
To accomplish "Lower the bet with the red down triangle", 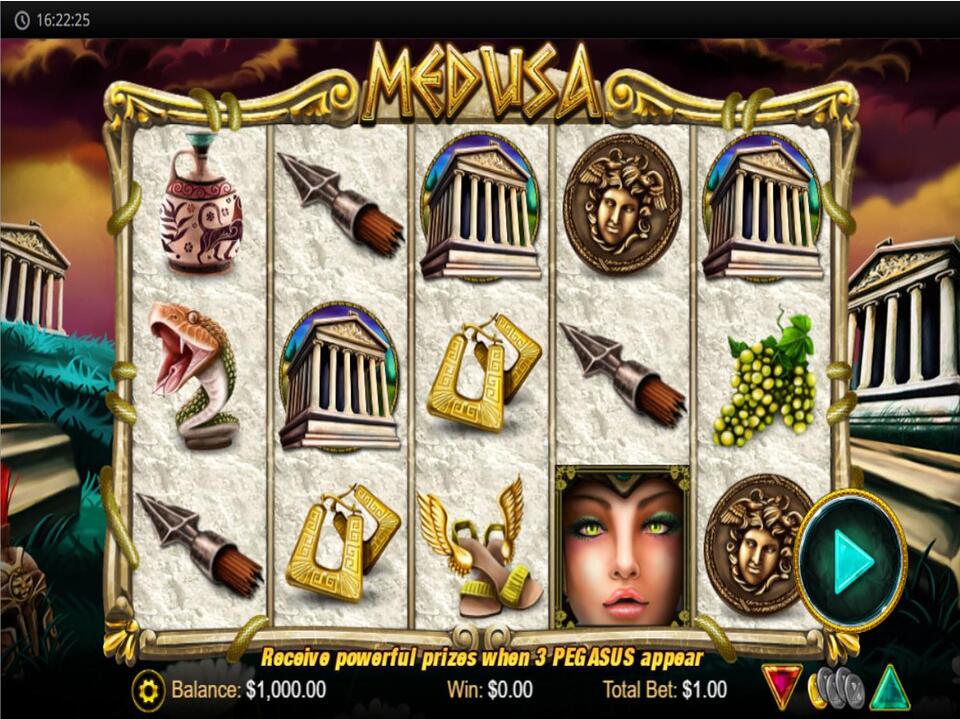I will pyautogui.click(x=781, y=687).
